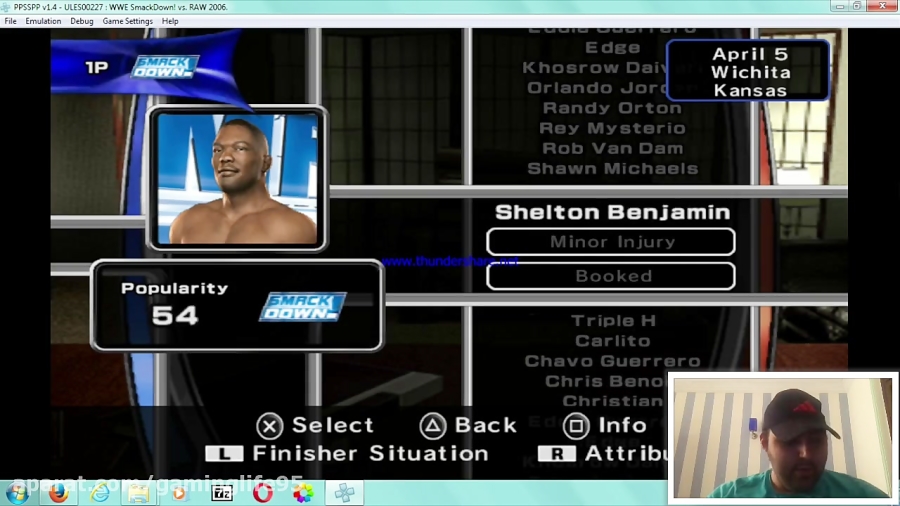The width and height of the screenshot is (900, 506).
Task: Choose Edge from the superstar list
Action: (x=612, y=47)
